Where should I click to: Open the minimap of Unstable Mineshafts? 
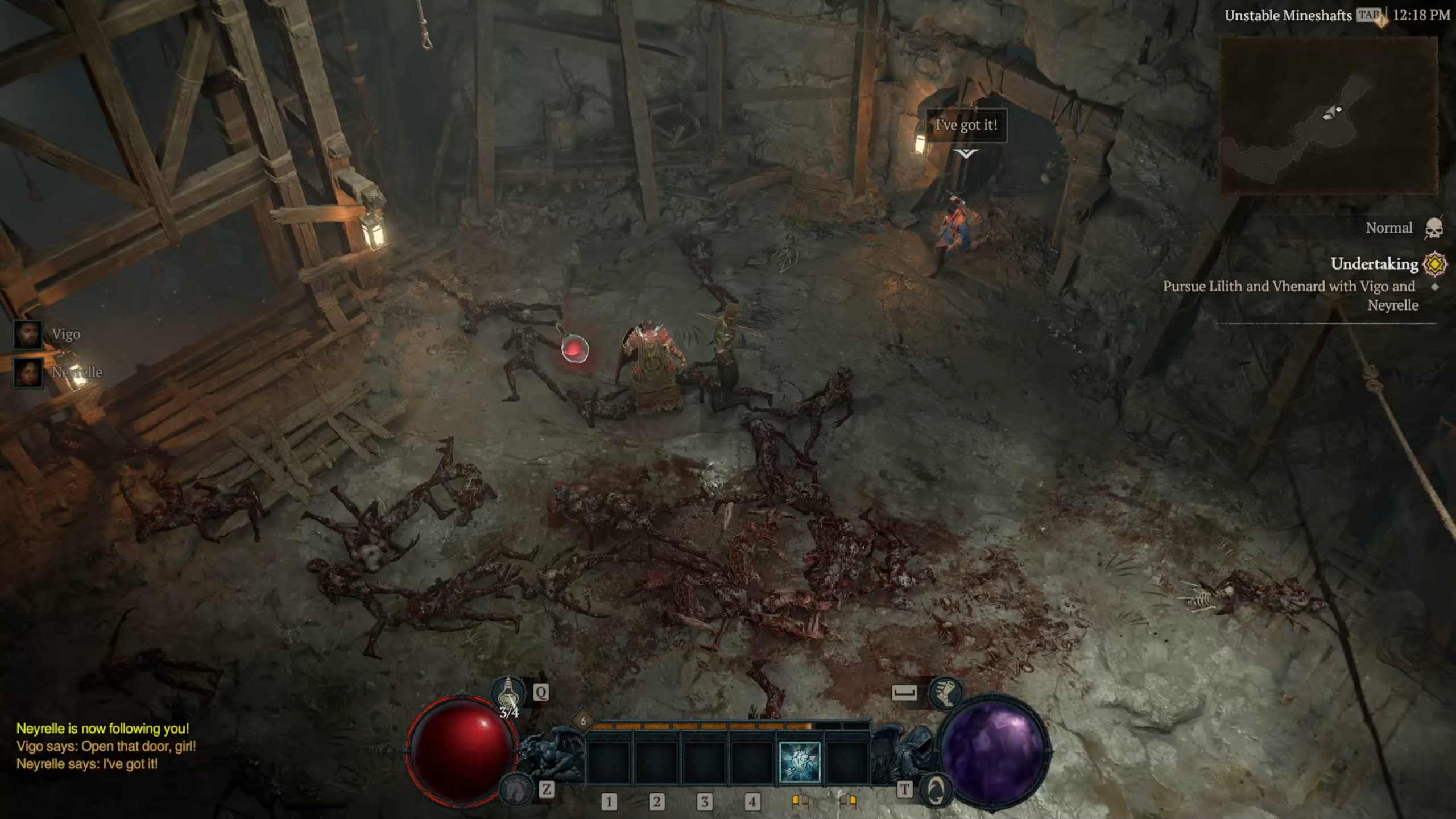[x=1329, y=115]
